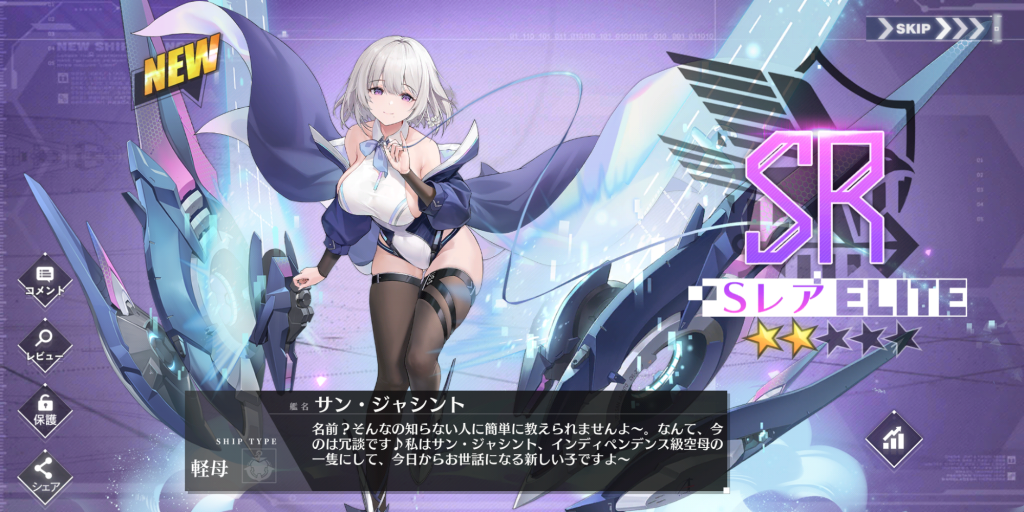Open the bar chart stats icon

coord(893,438)
